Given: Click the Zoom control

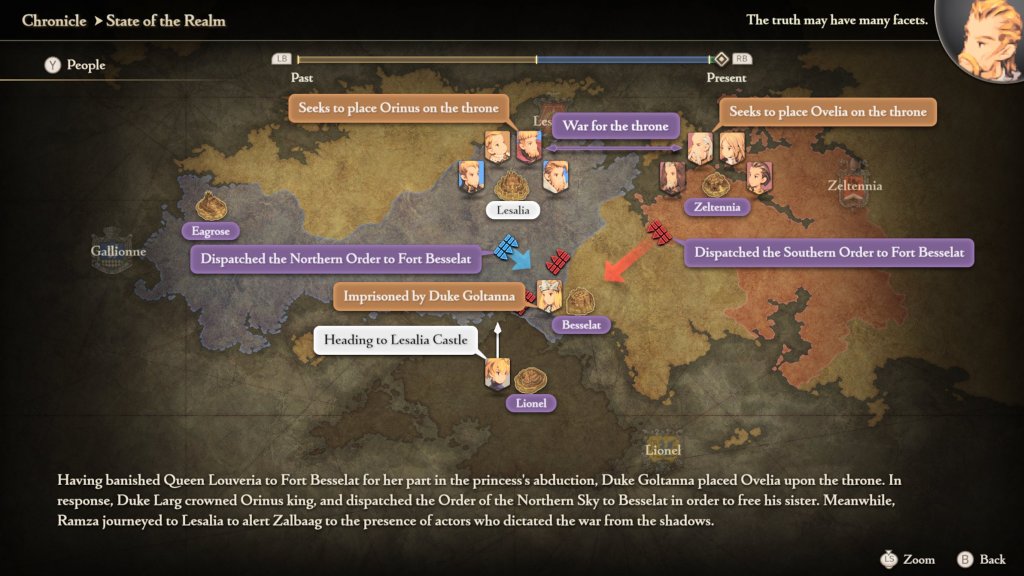Looking at the screenshot, I should (906, 559).
